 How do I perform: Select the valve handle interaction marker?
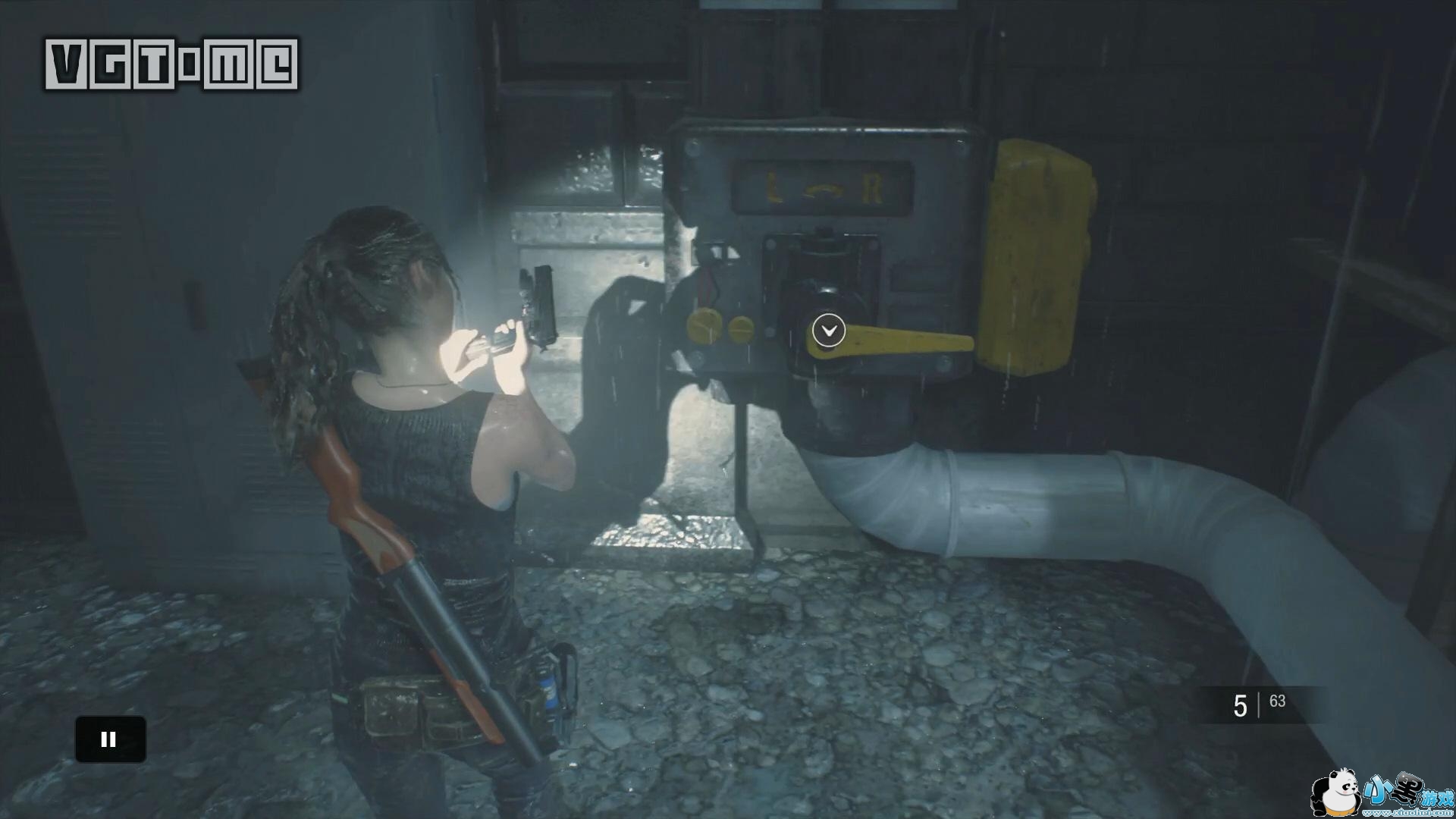pyautogui.click(x=828, y=331)
